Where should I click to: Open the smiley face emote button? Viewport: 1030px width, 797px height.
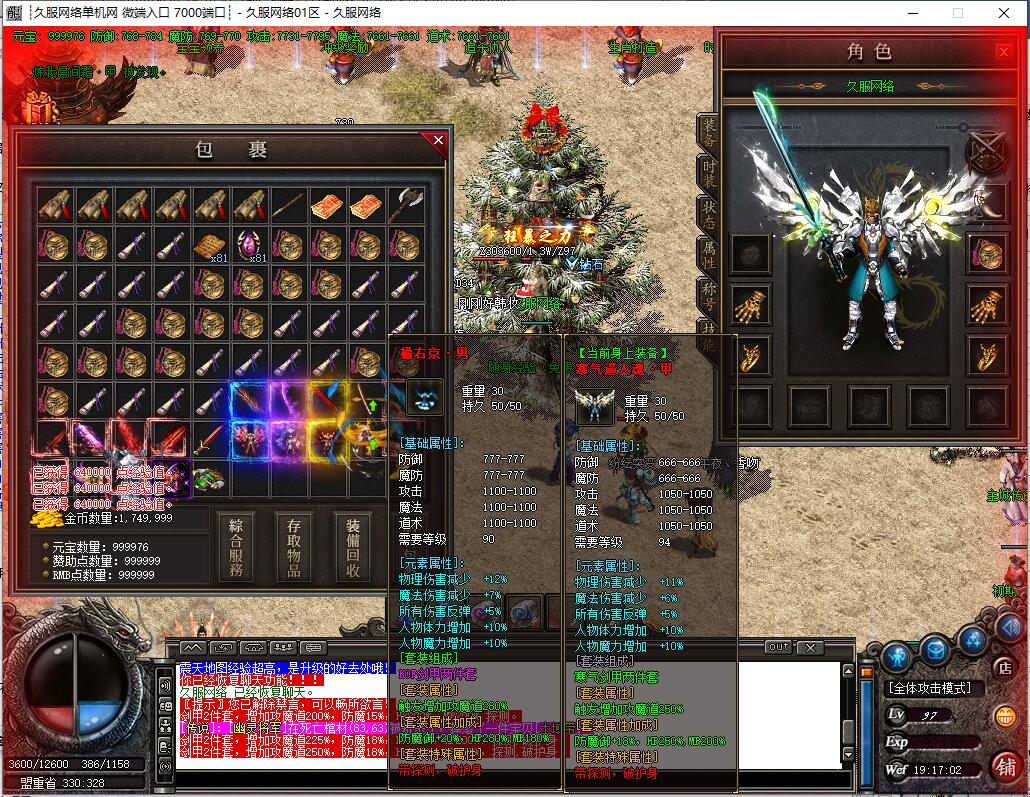(1004, 716)
